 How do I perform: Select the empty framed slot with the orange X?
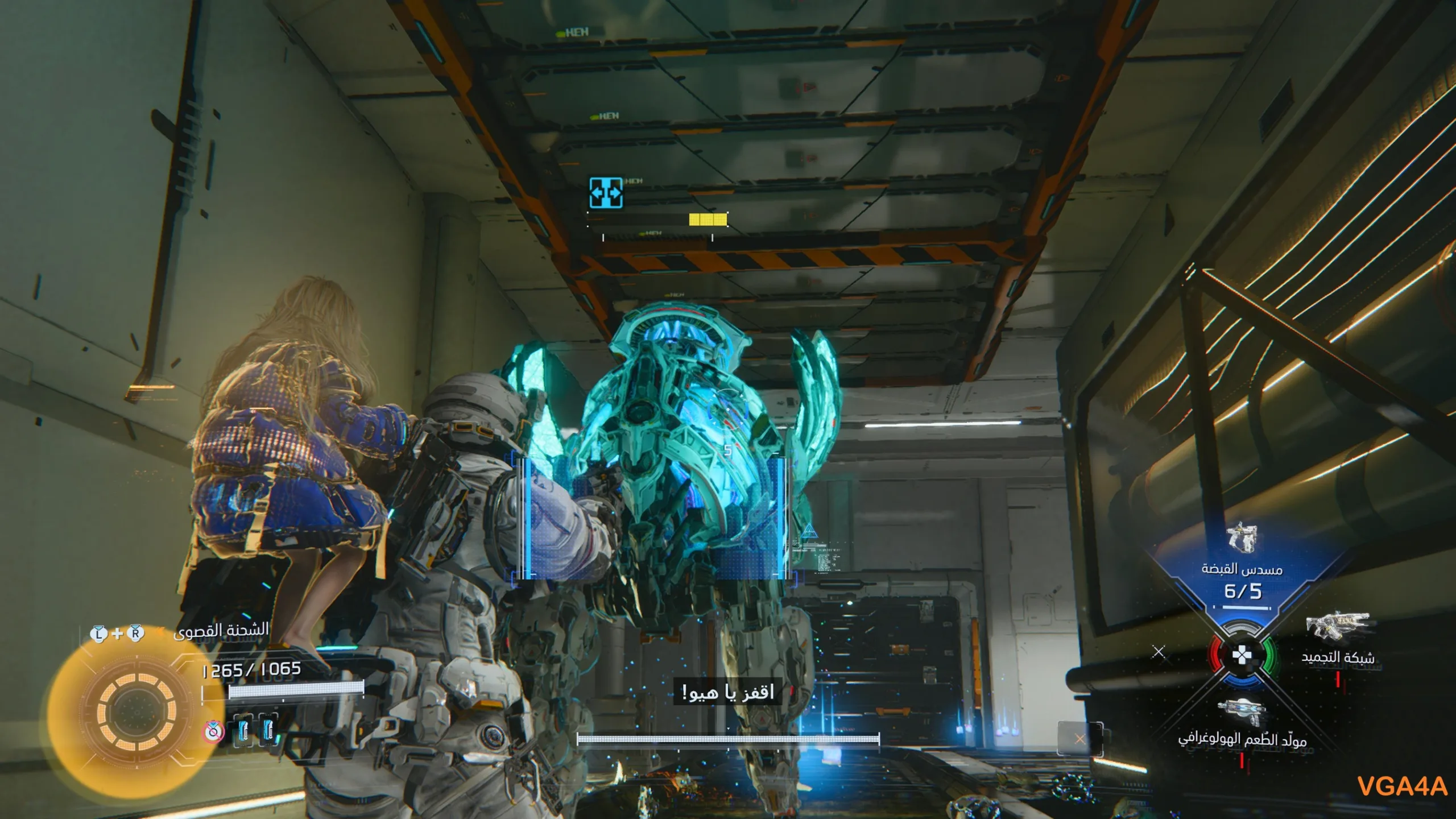(1079, 739)
